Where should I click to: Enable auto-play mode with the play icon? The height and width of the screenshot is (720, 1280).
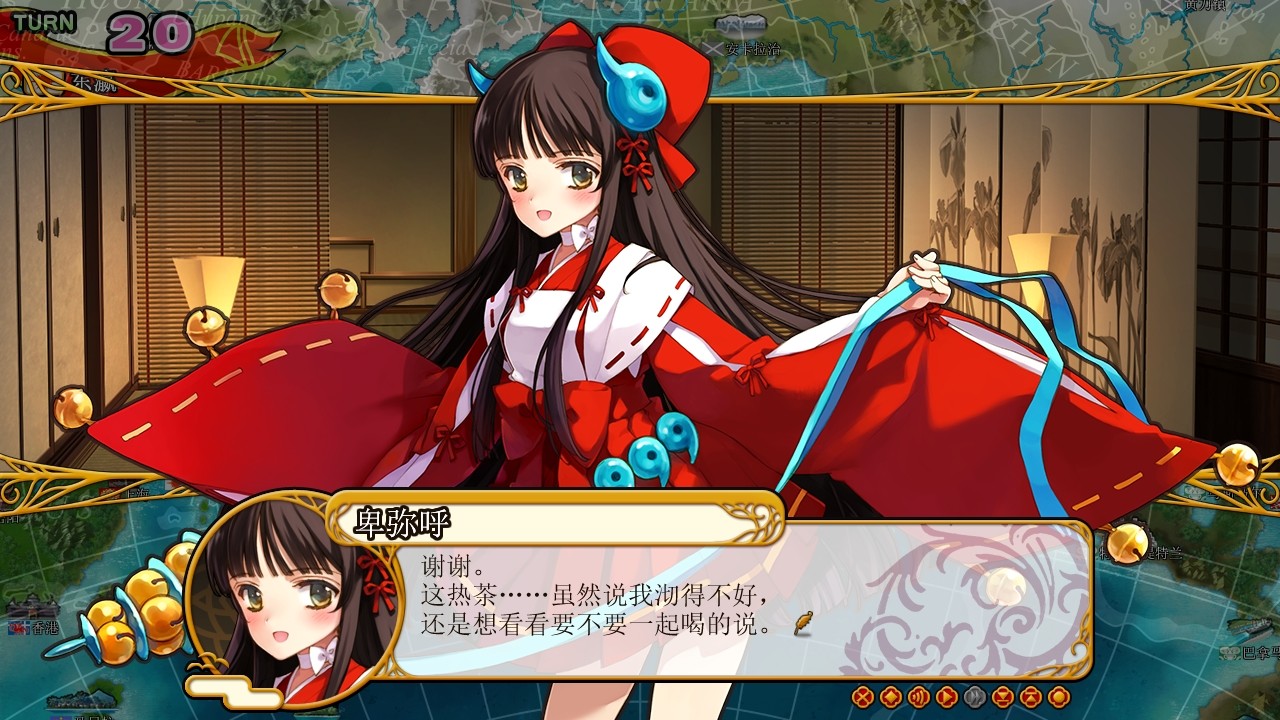click(946, 697)
